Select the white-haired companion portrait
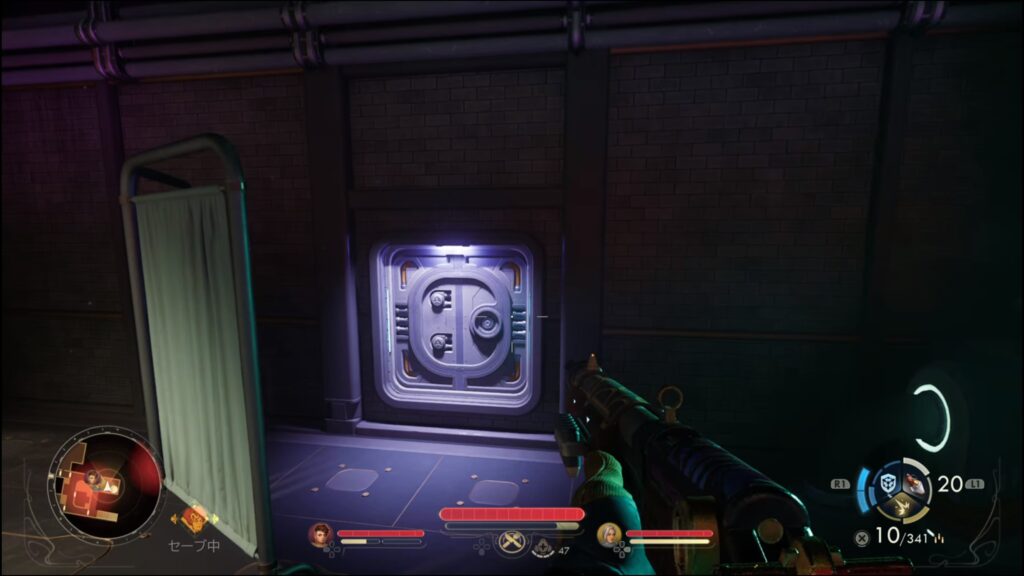 [x=609, y=534]
